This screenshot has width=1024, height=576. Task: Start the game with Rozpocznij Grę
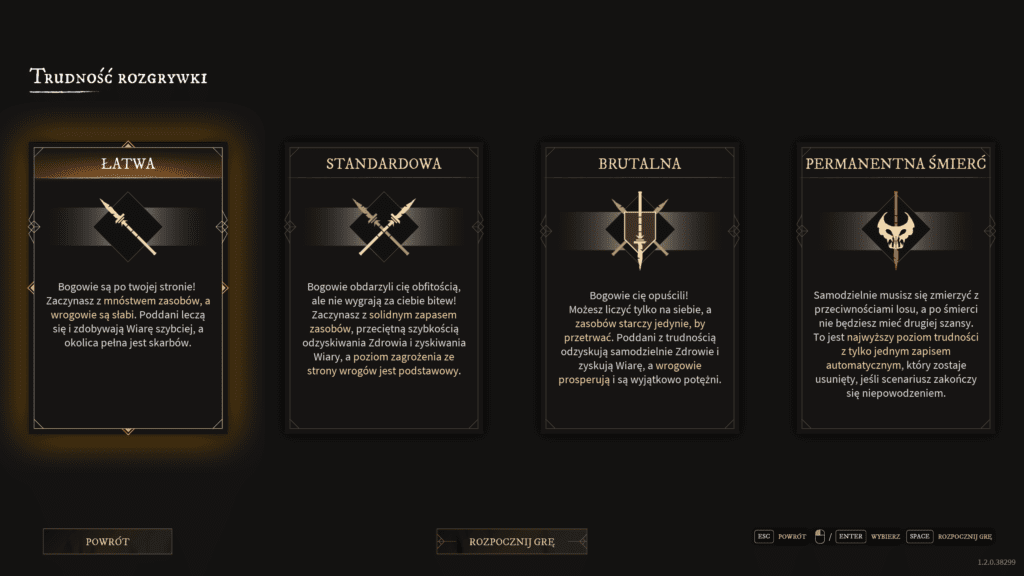tap(512, 542)
